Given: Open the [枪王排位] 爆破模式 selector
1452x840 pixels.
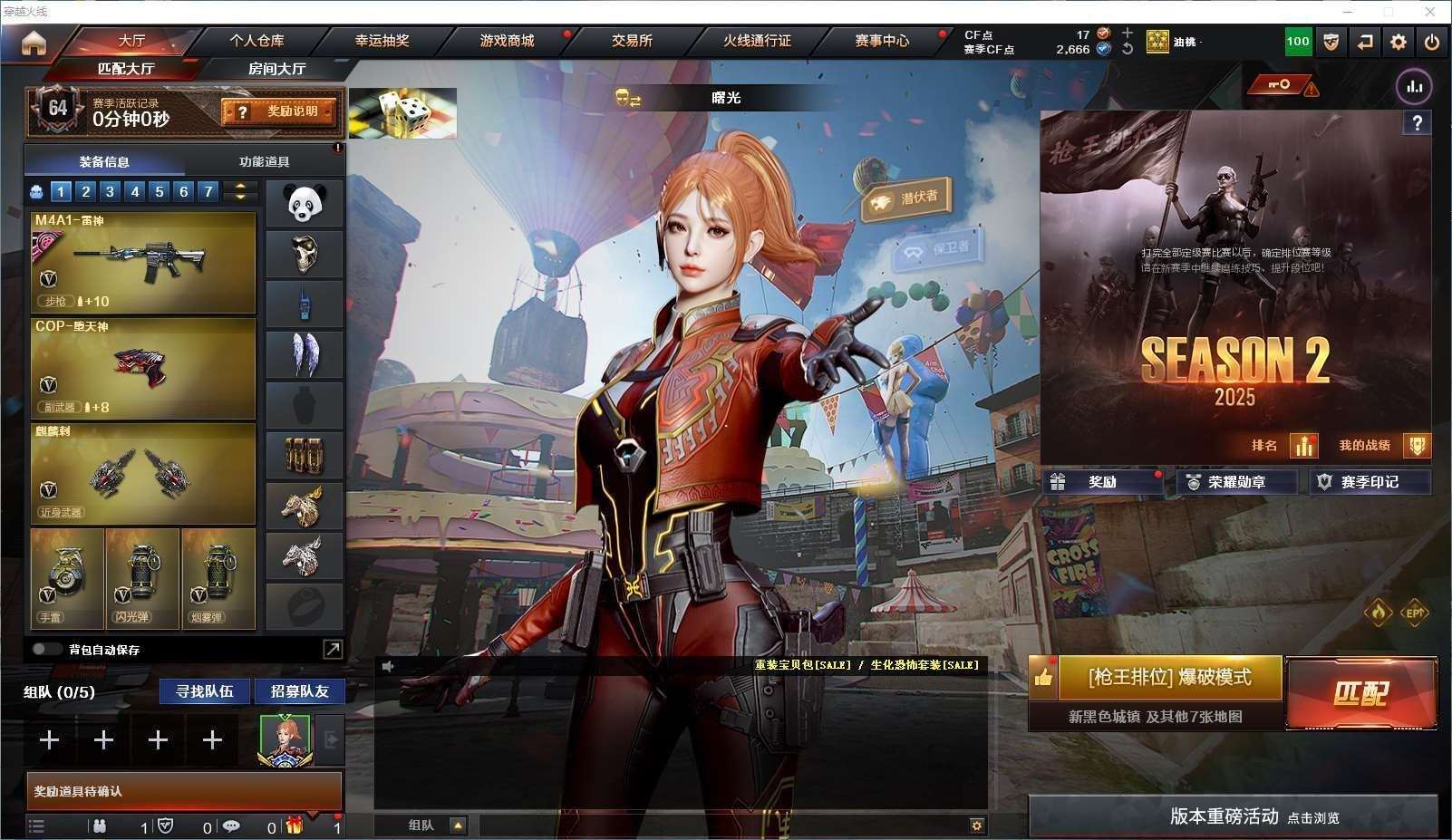Looking at the screenshot, I should tap(1169, 678).
